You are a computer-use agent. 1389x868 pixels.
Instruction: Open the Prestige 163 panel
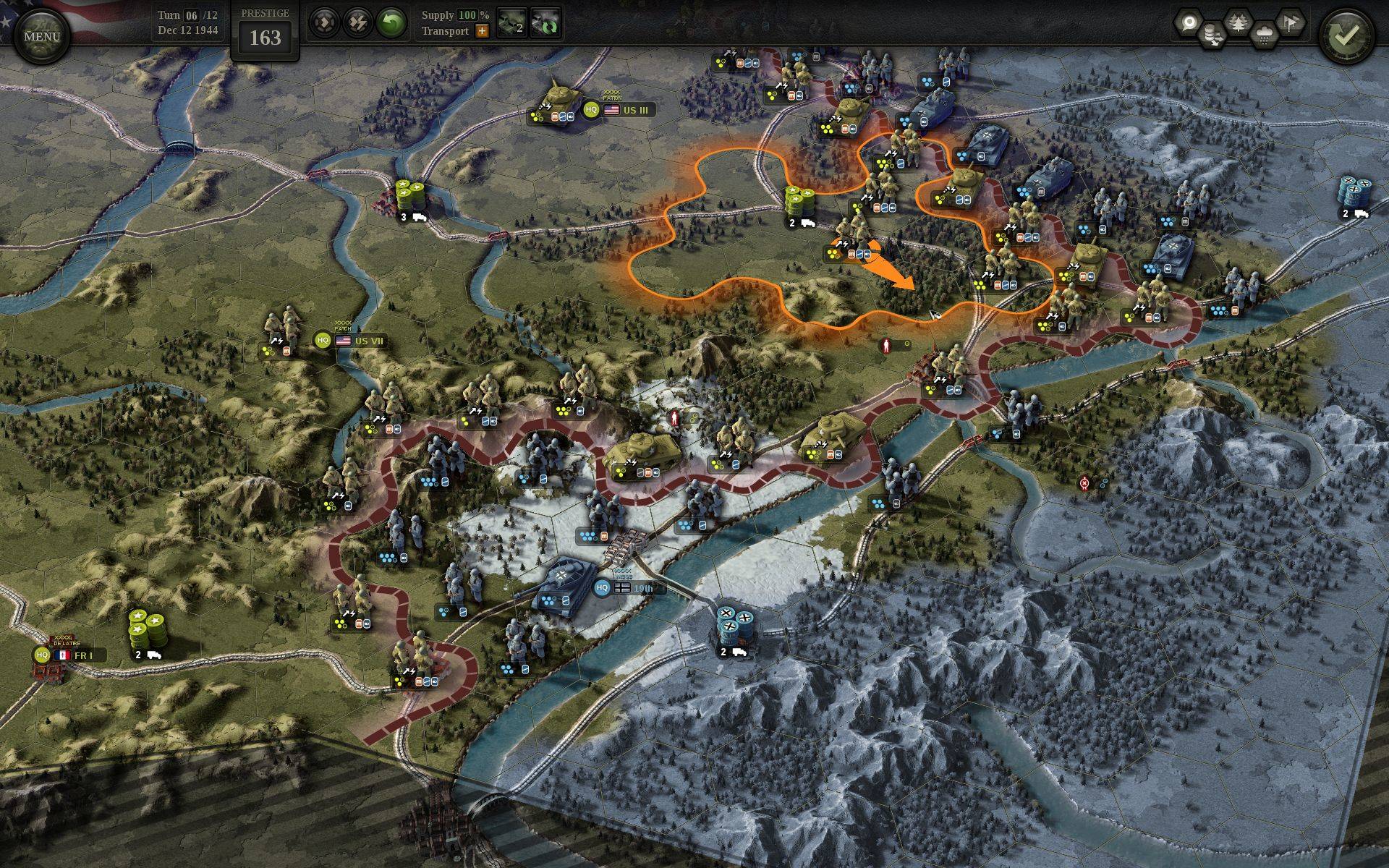[x=265, y=31]
